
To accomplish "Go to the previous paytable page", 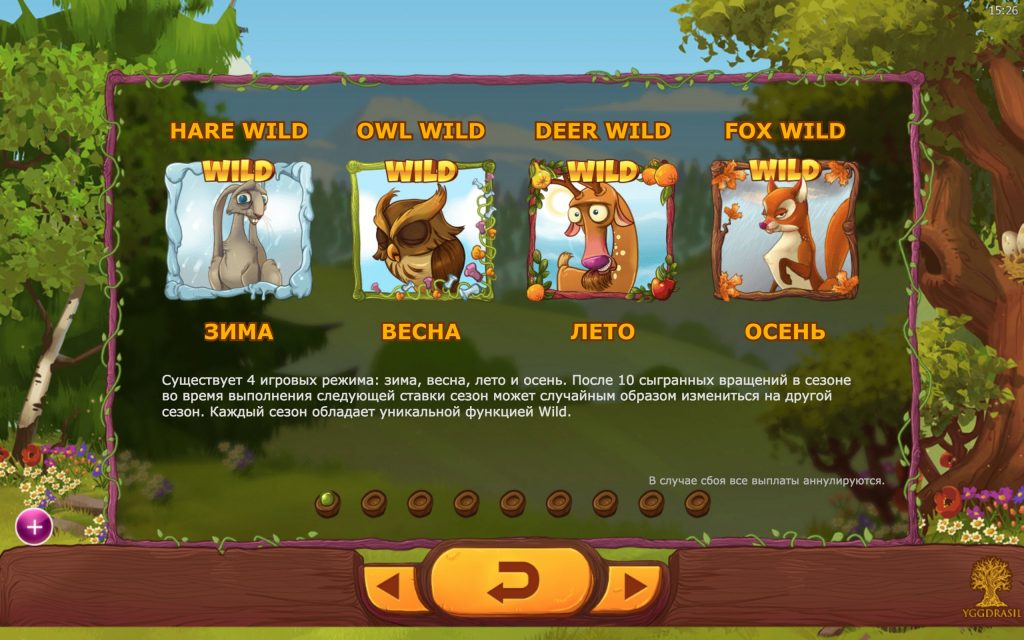I will (394, 587).
